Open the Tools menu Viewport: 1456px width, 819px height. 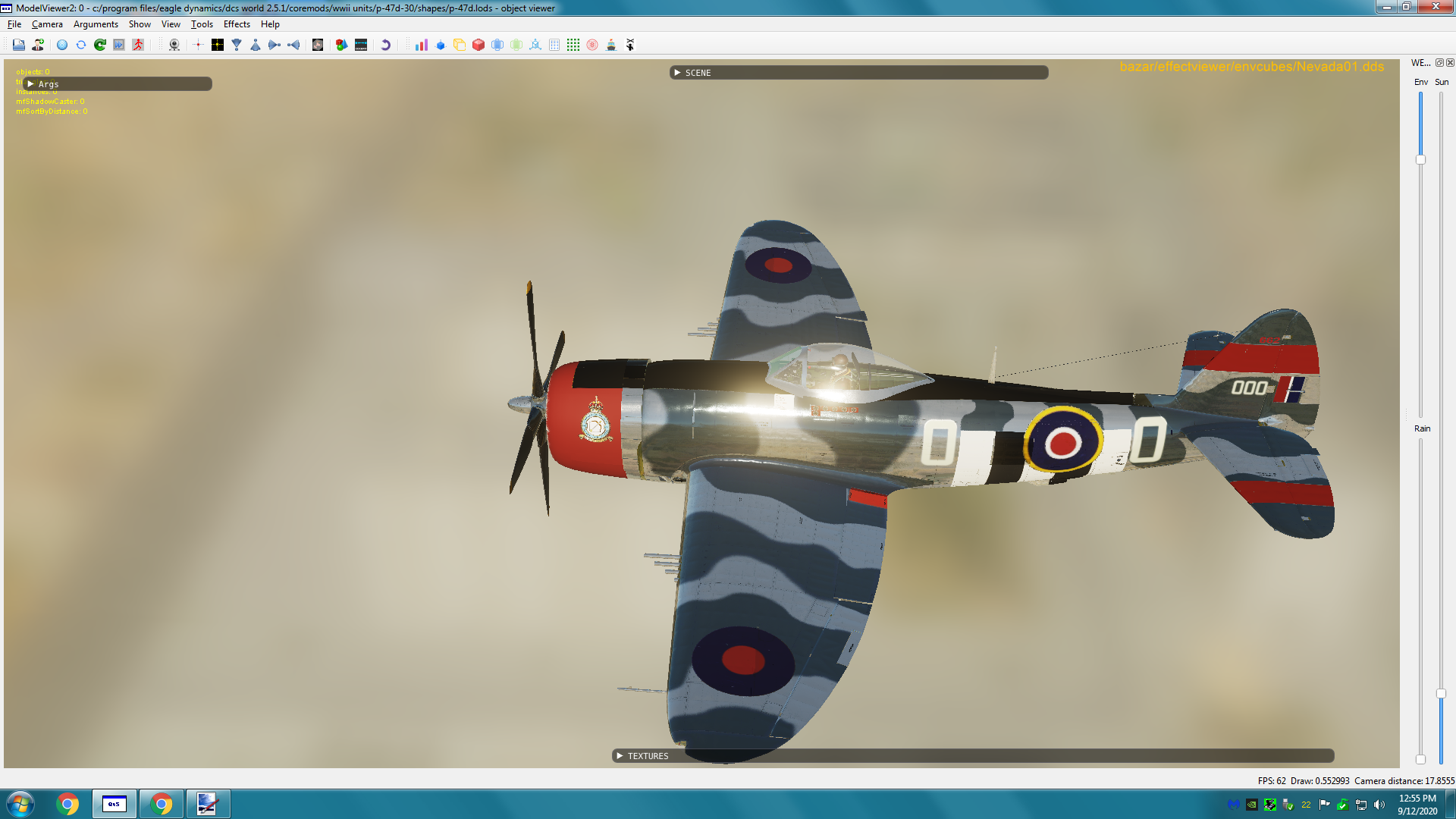tap(202, 24)
